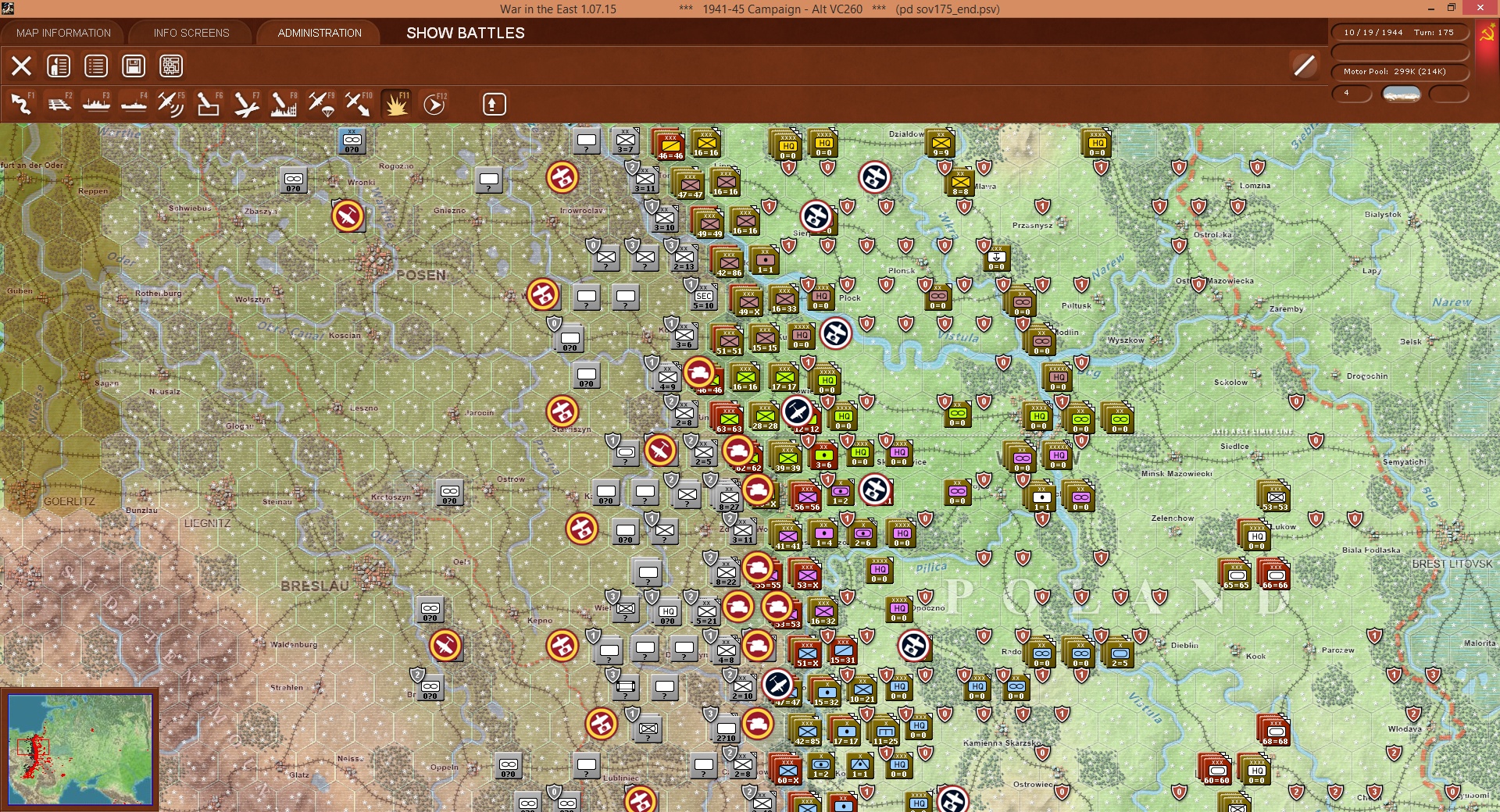Select the F12 end turn icon

434,104
